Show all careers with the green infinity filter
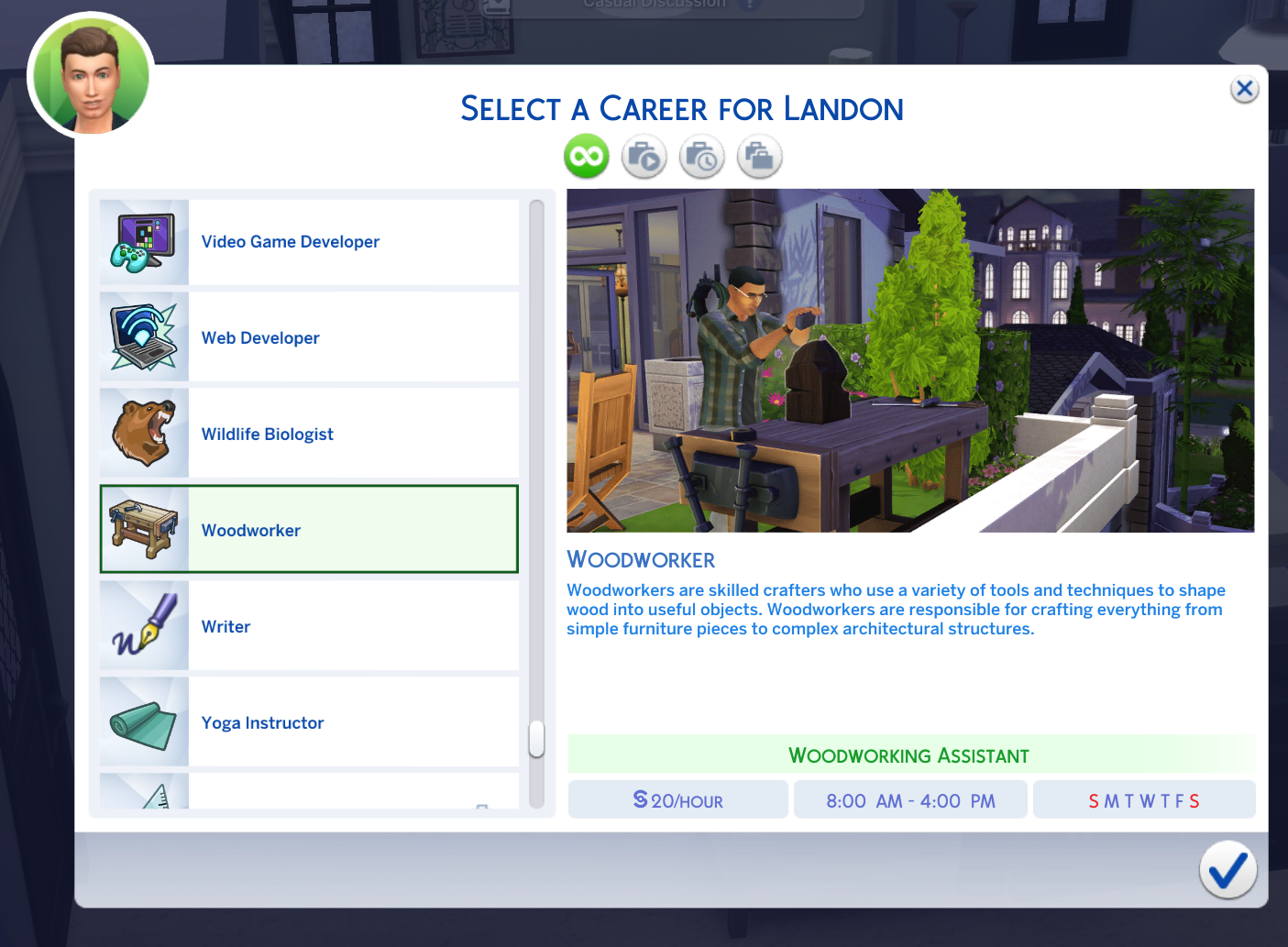The height and width of the screenshot is (947, 1288). coord(587,157)
